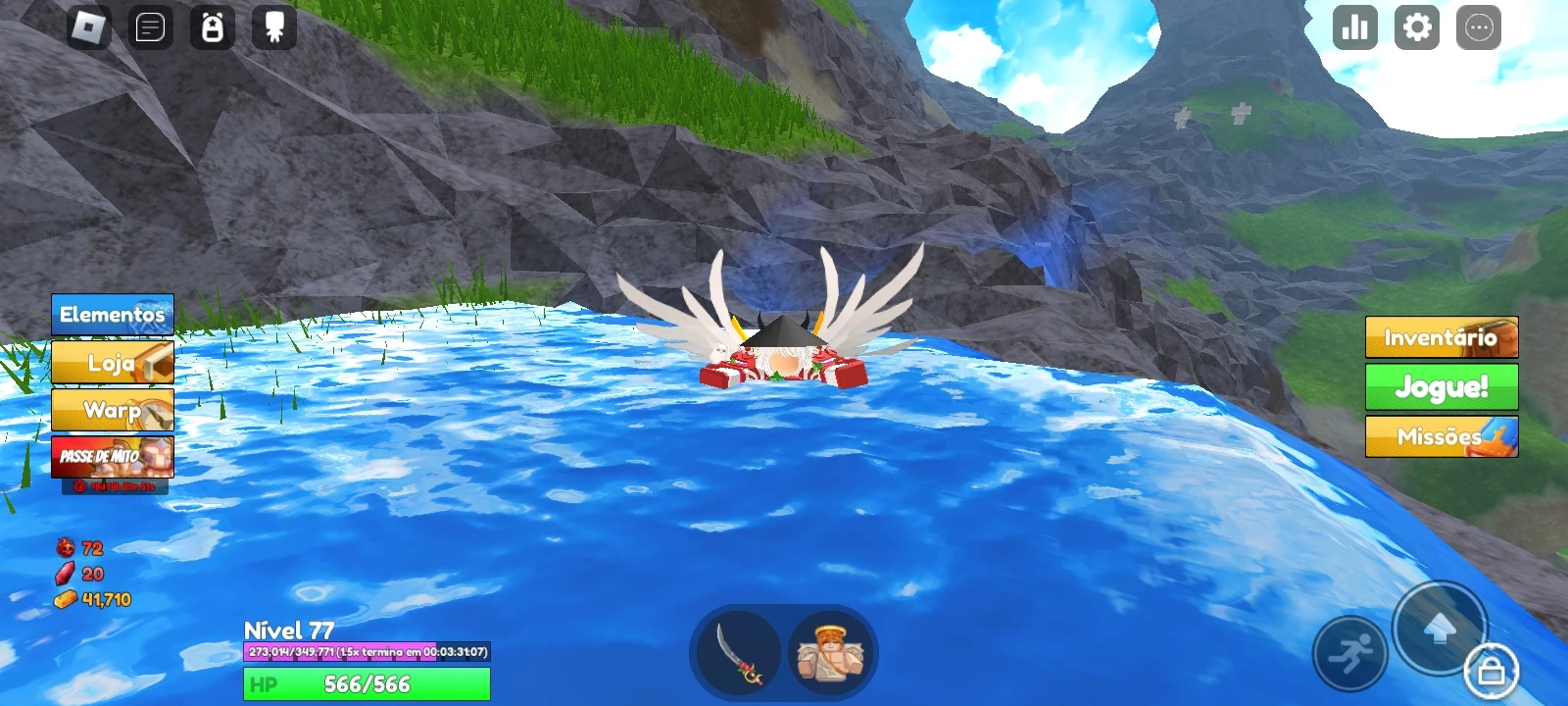Open the leaderboard stats icon
The height and width of the screenshot is (706, 1568).
[1353, 27]
